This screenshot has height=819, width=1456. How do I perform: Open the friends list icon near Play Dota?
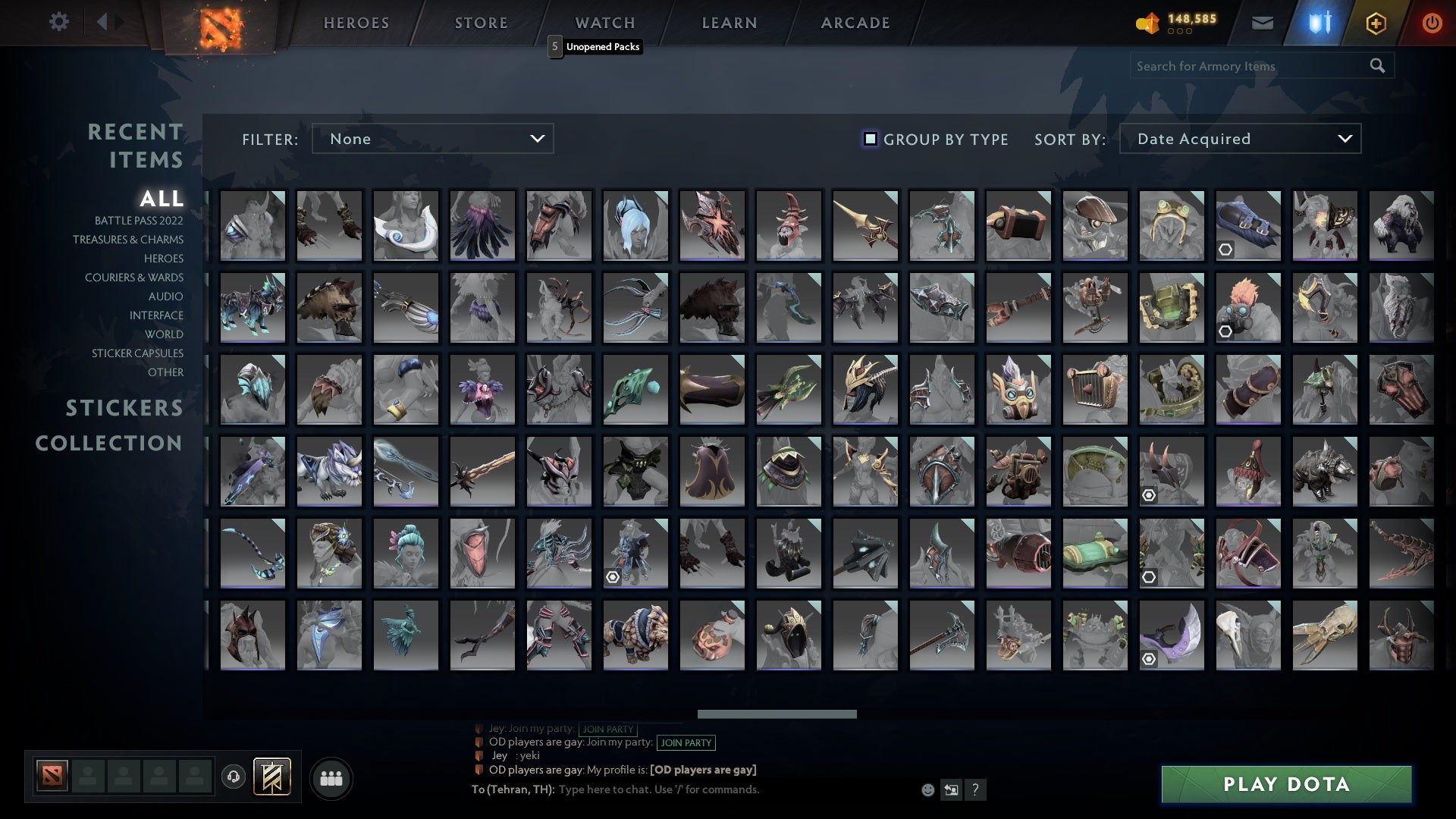click(331, 777)
